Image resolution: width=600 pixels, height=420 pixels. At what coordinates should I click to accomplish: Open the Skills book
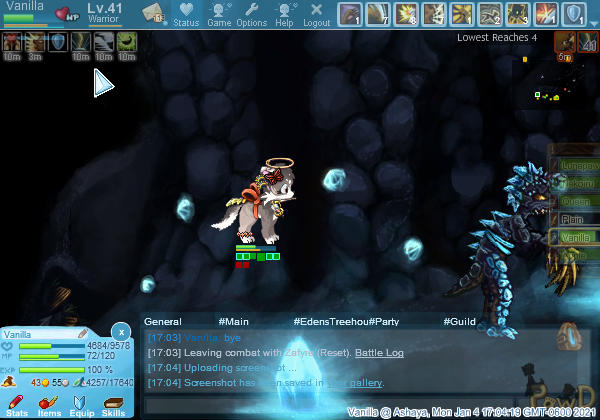113,404
